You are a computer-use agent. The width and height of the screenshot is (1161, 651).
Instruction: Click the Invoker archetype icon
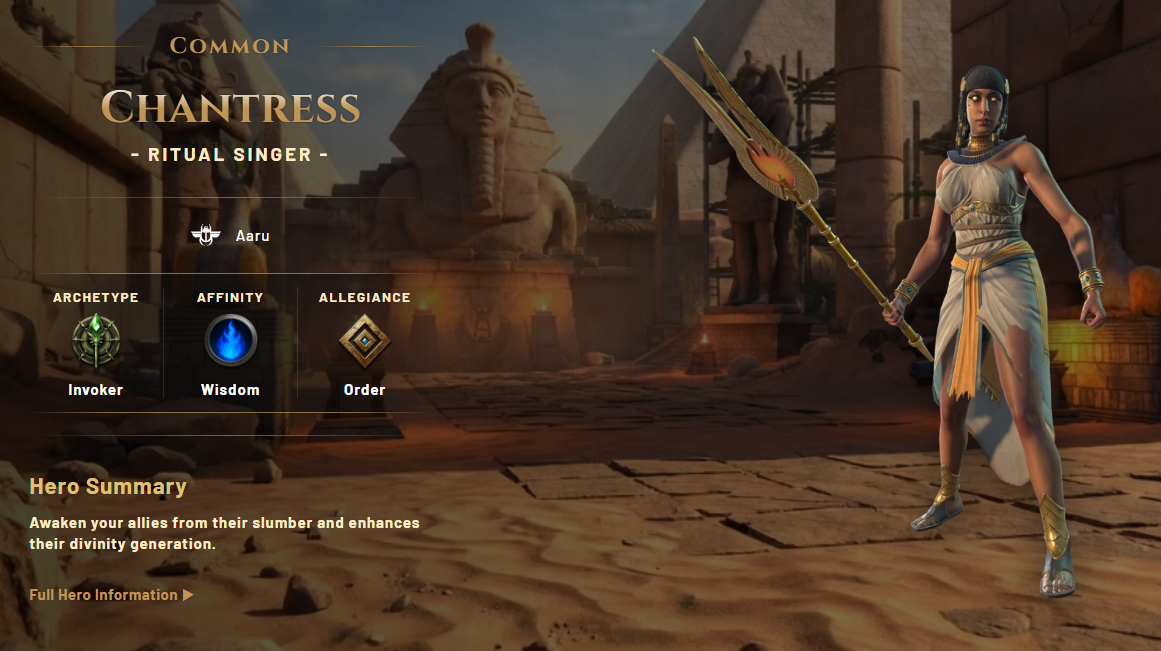(x=96, y=342)
